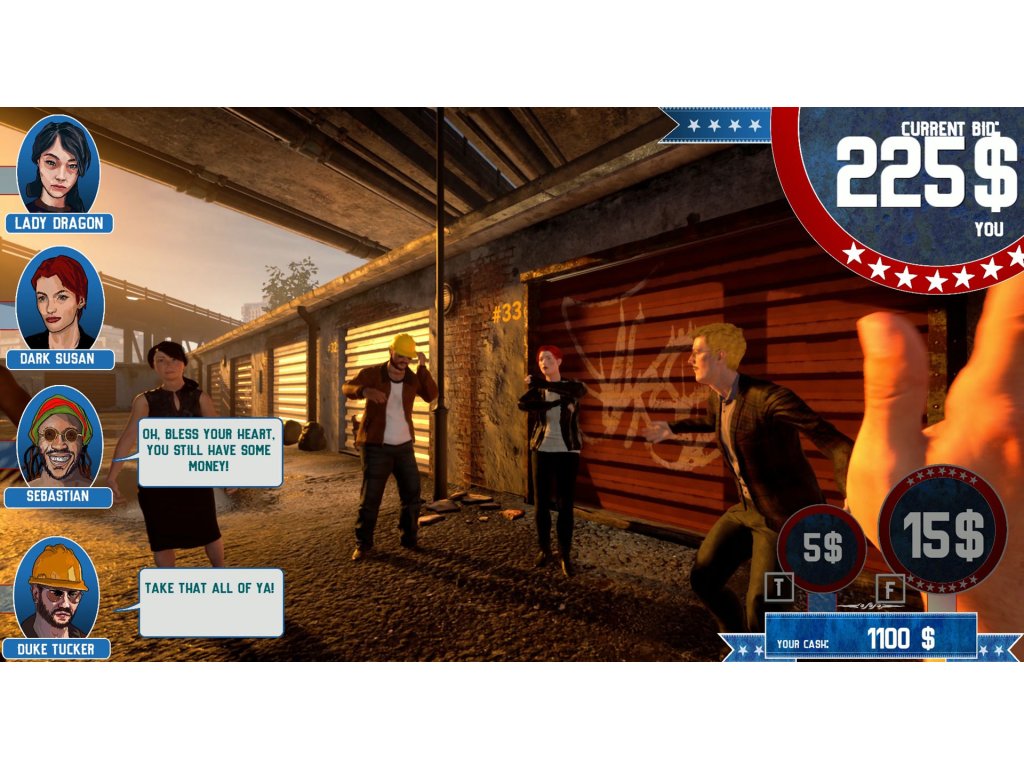Raise the bid by 15$
The height and width of the screenshot is (768, 1024).
coord(942,530)
